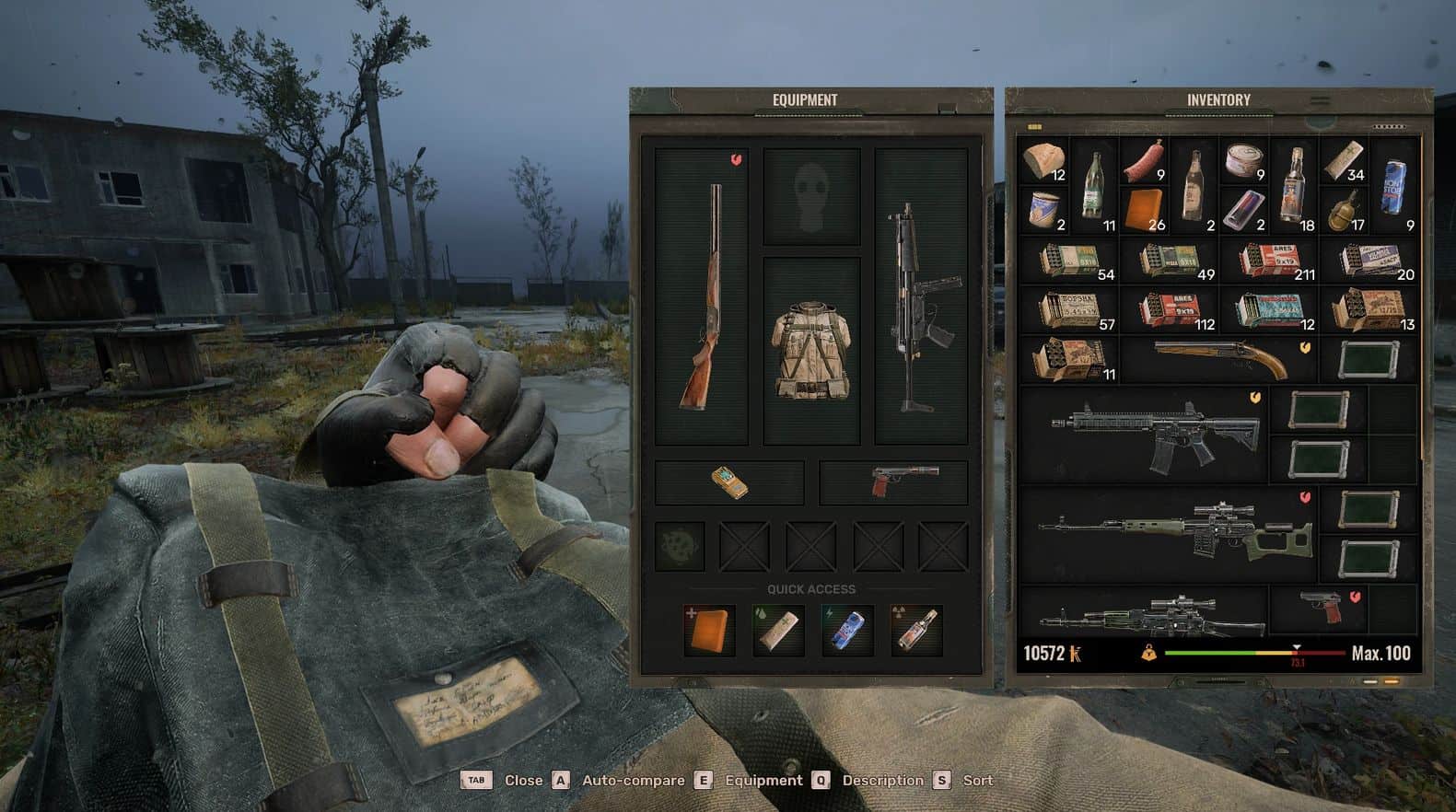Screen dimensions: 1456x812
Task: Select the vodka quick access slot
Action: click(x=916, y=629)
